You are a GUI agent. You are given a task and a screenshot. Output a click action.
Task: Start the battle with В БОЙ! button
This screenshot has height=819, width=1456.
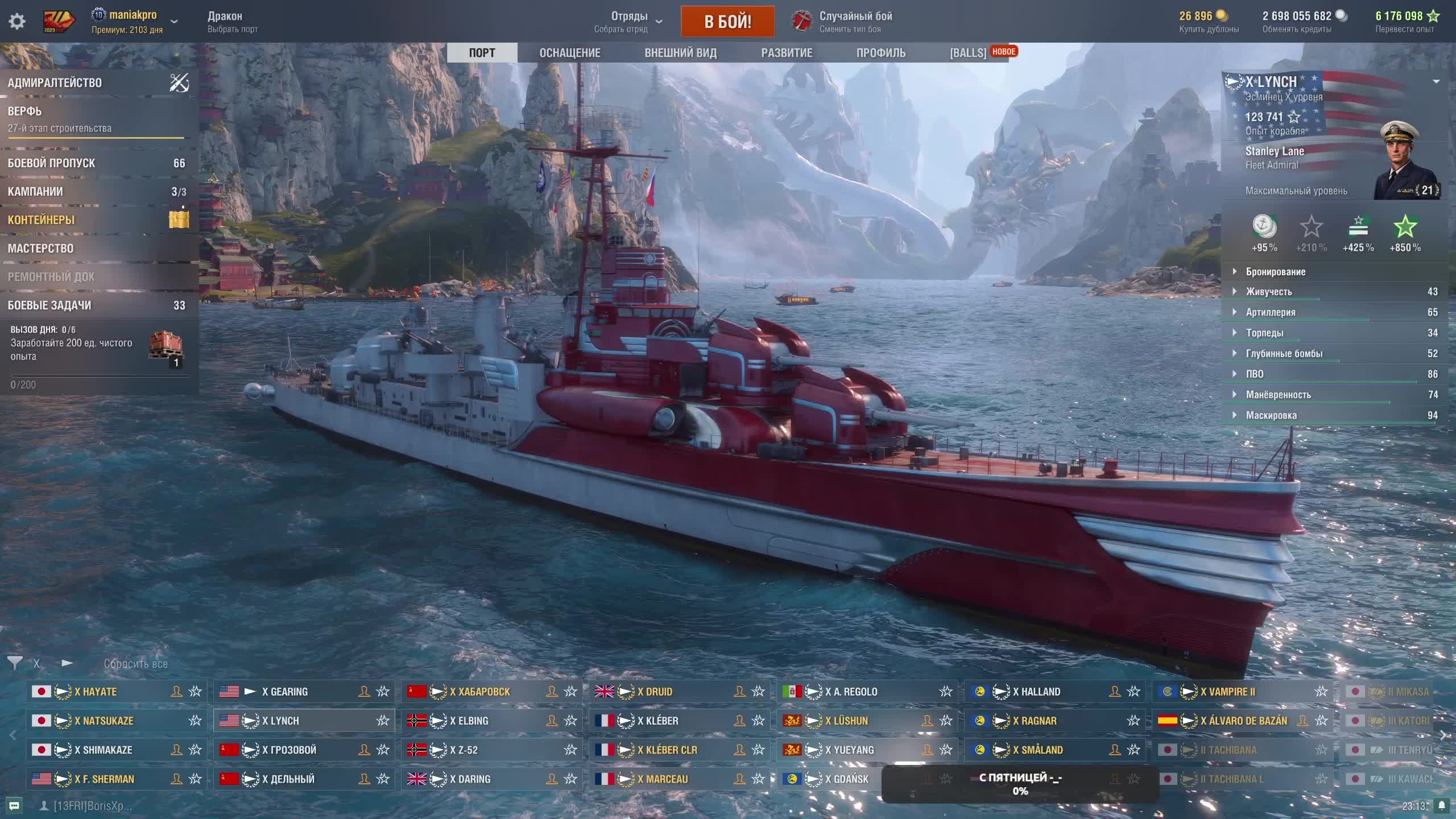click(x=727, y=22)
